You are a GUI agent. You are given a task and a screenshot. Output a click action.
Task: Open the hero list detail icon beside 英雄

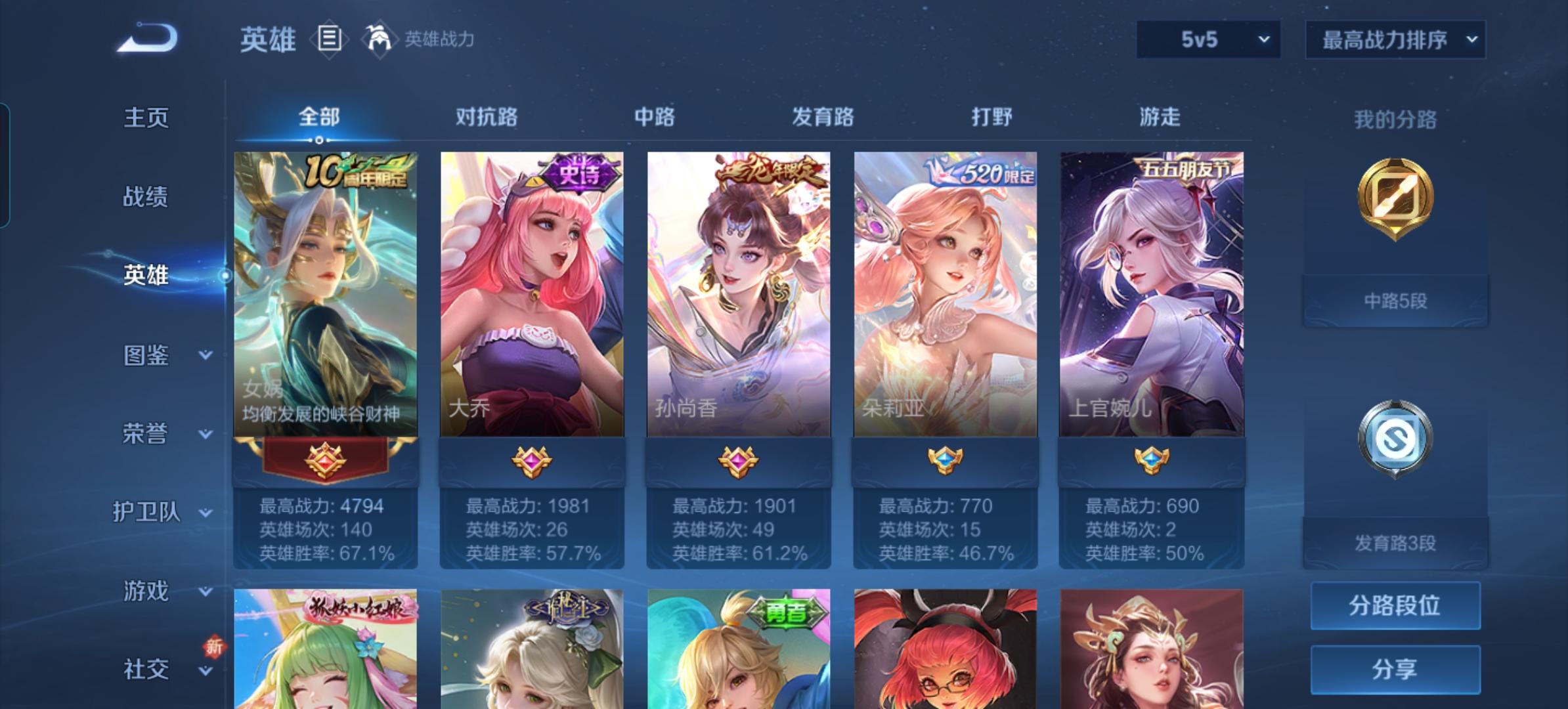(x=328, y=39)
